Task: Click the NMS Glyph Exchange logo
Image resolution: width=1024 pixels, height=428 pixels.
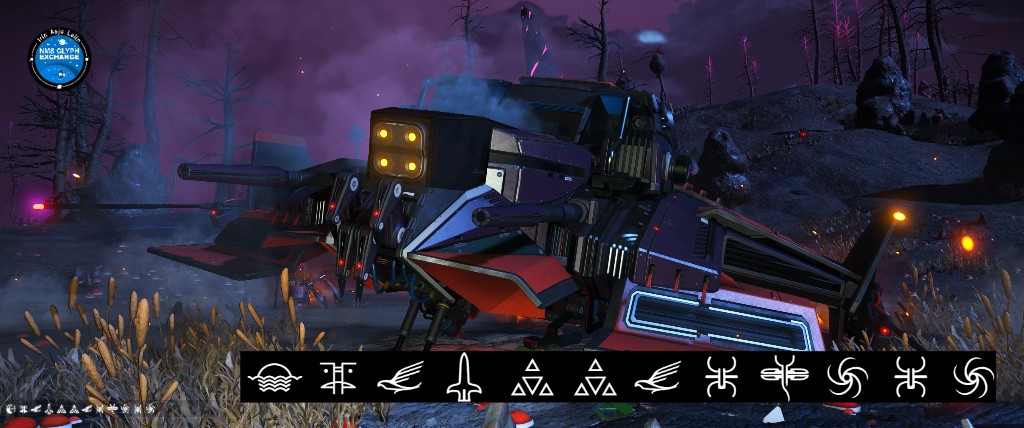Action: [60, 60]
